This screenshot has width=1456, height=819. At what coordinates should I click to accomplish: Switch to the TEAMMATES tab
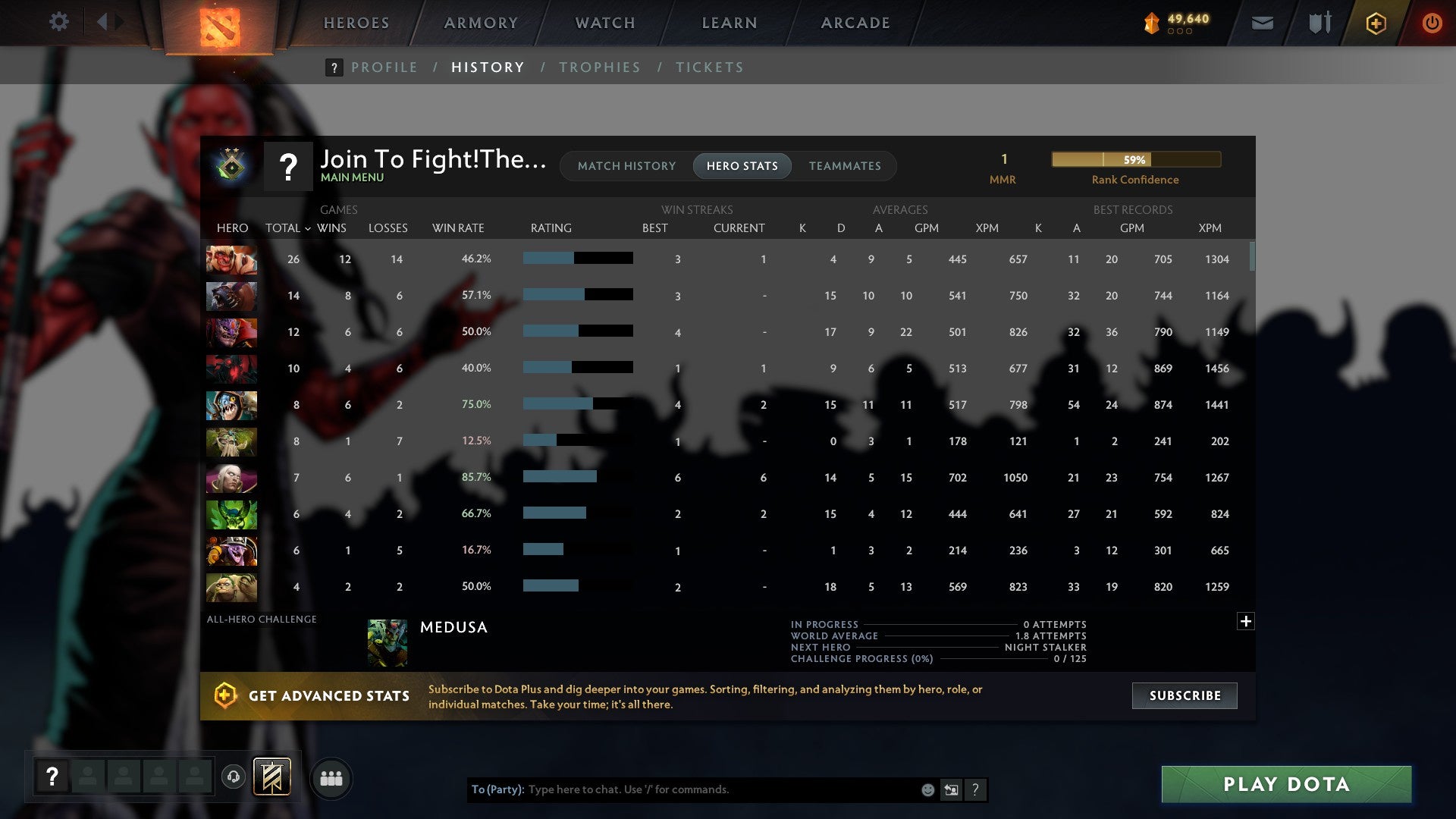[845, 165]
